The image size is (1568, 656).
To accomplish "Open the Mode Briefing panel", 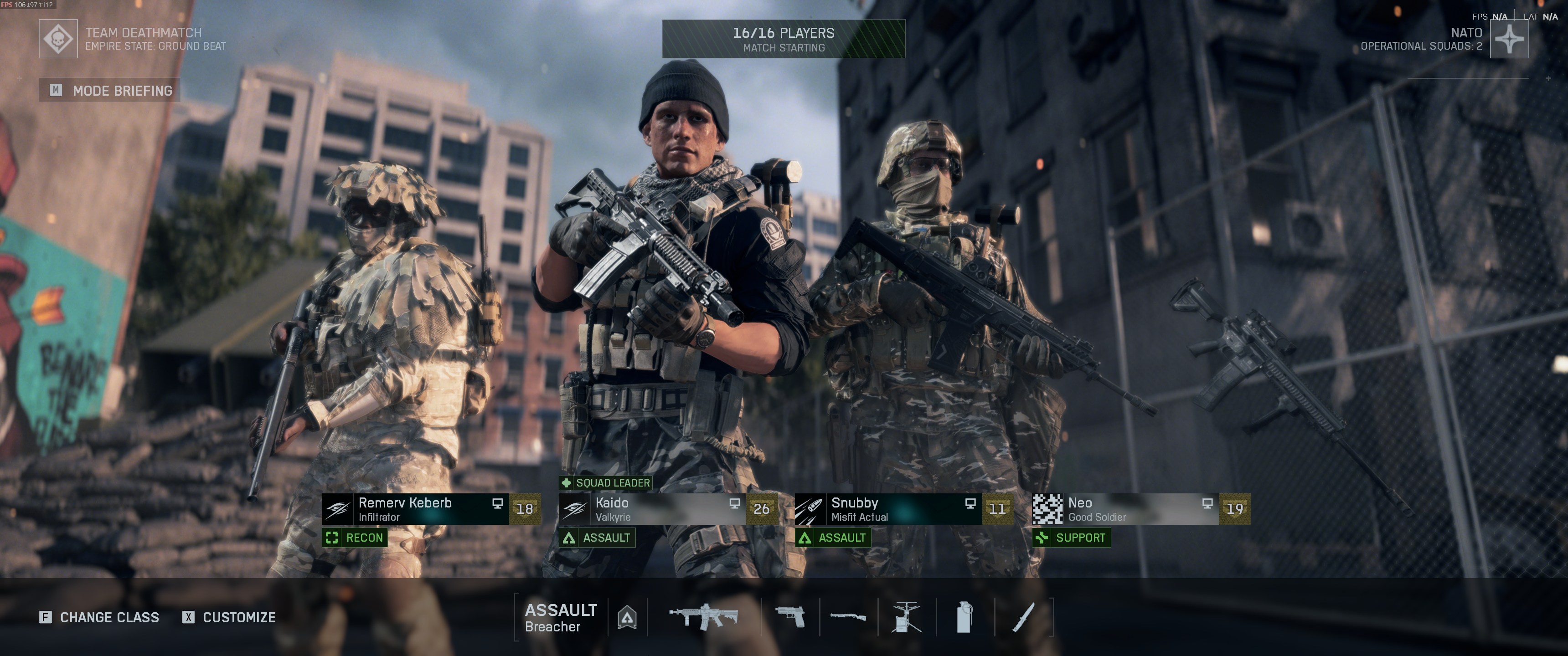I will (110, 91).
